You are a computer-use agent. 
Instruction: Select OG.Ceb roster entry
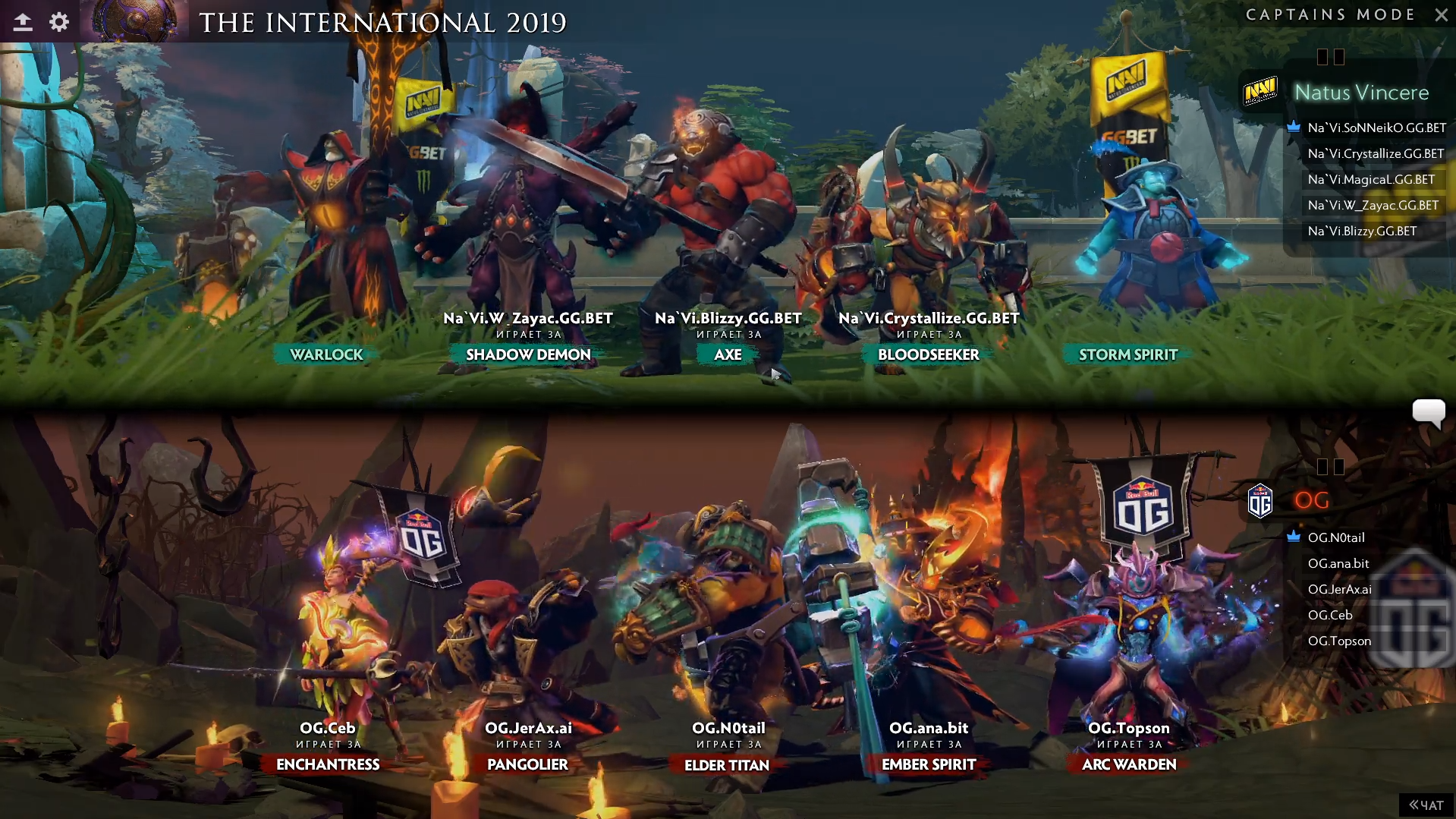1329,615
